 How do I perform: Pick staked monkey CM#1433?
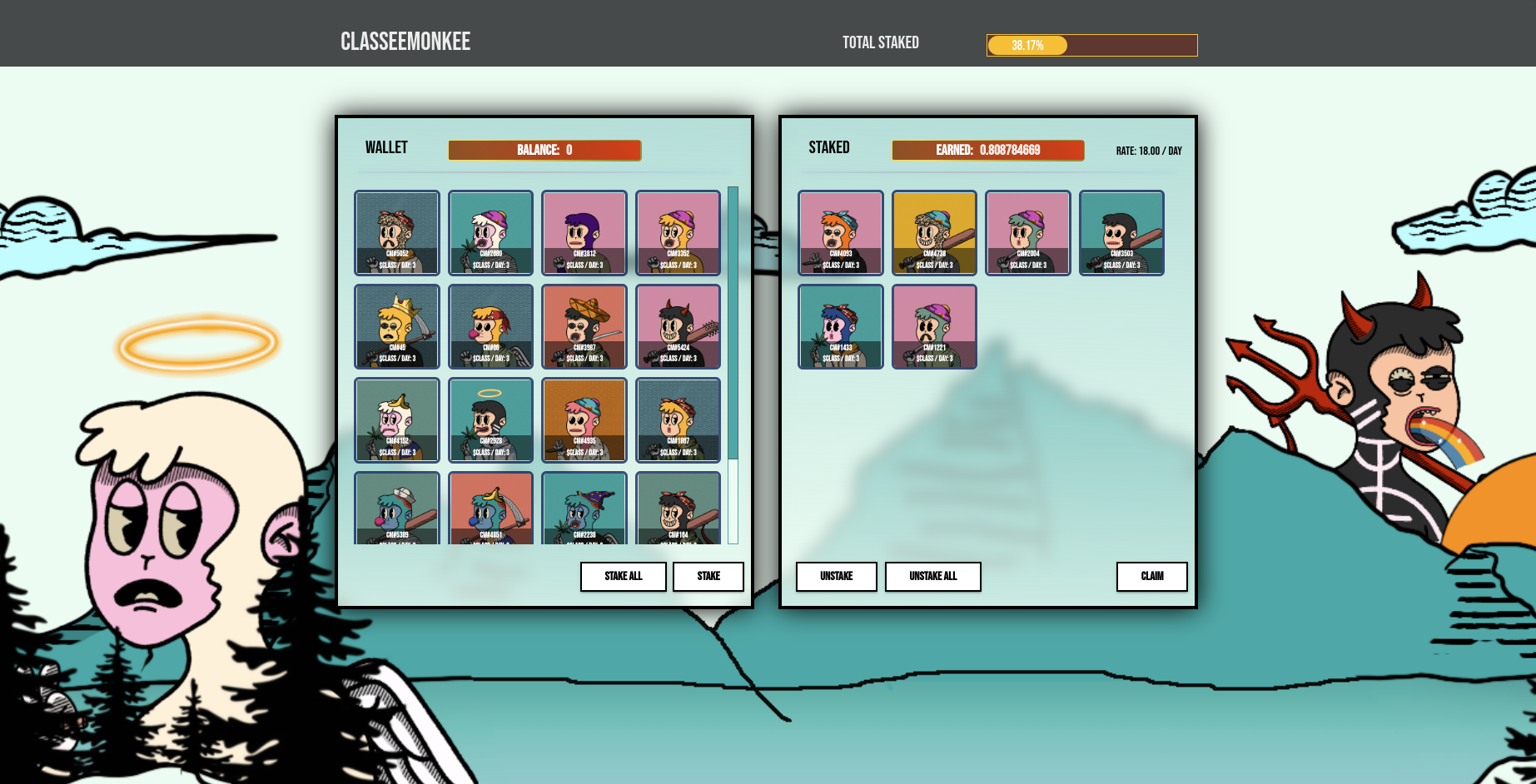click(841, 326)
